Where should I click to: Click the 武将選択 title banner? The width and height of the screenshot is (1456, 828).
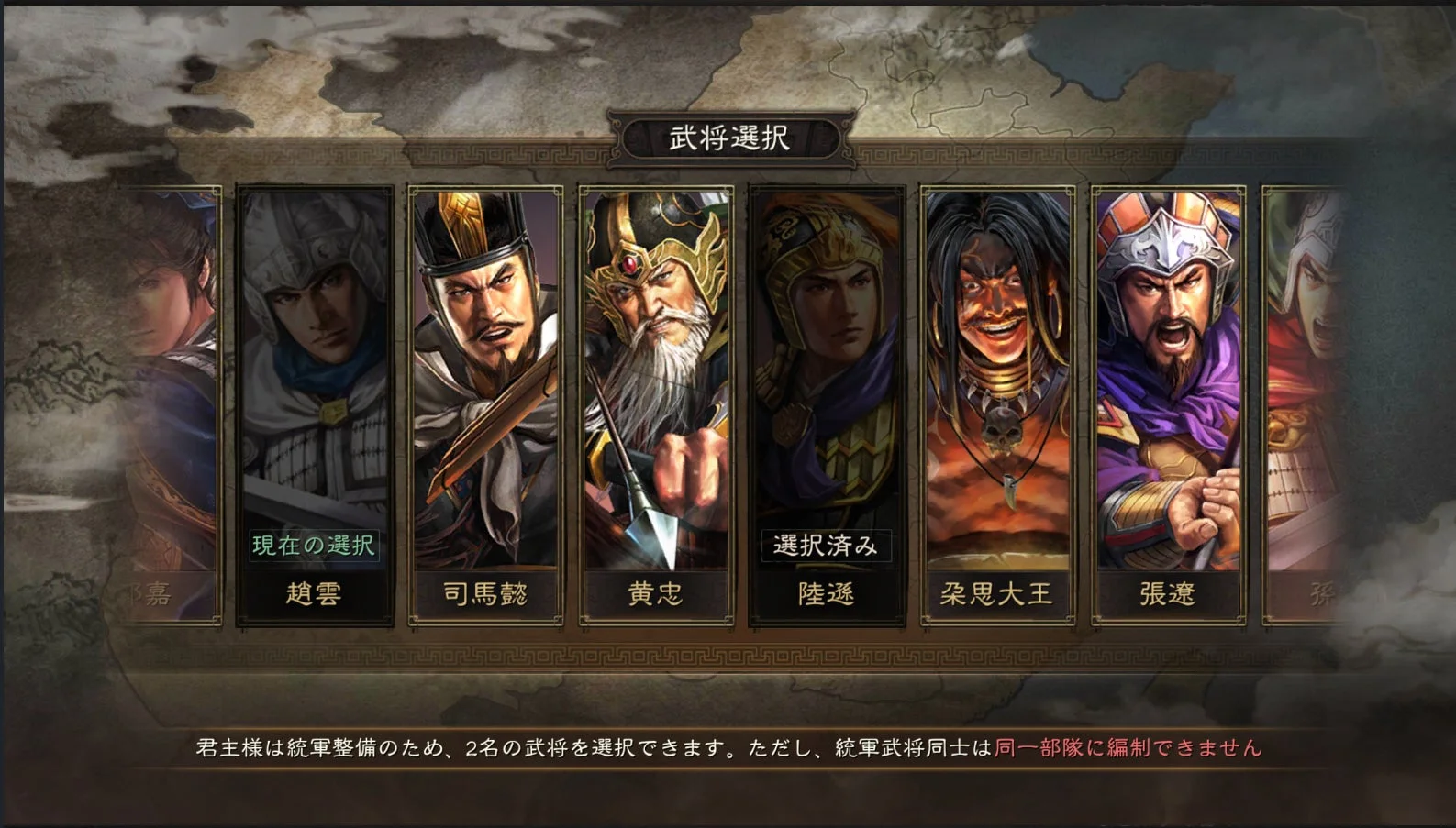pos(728,134)
